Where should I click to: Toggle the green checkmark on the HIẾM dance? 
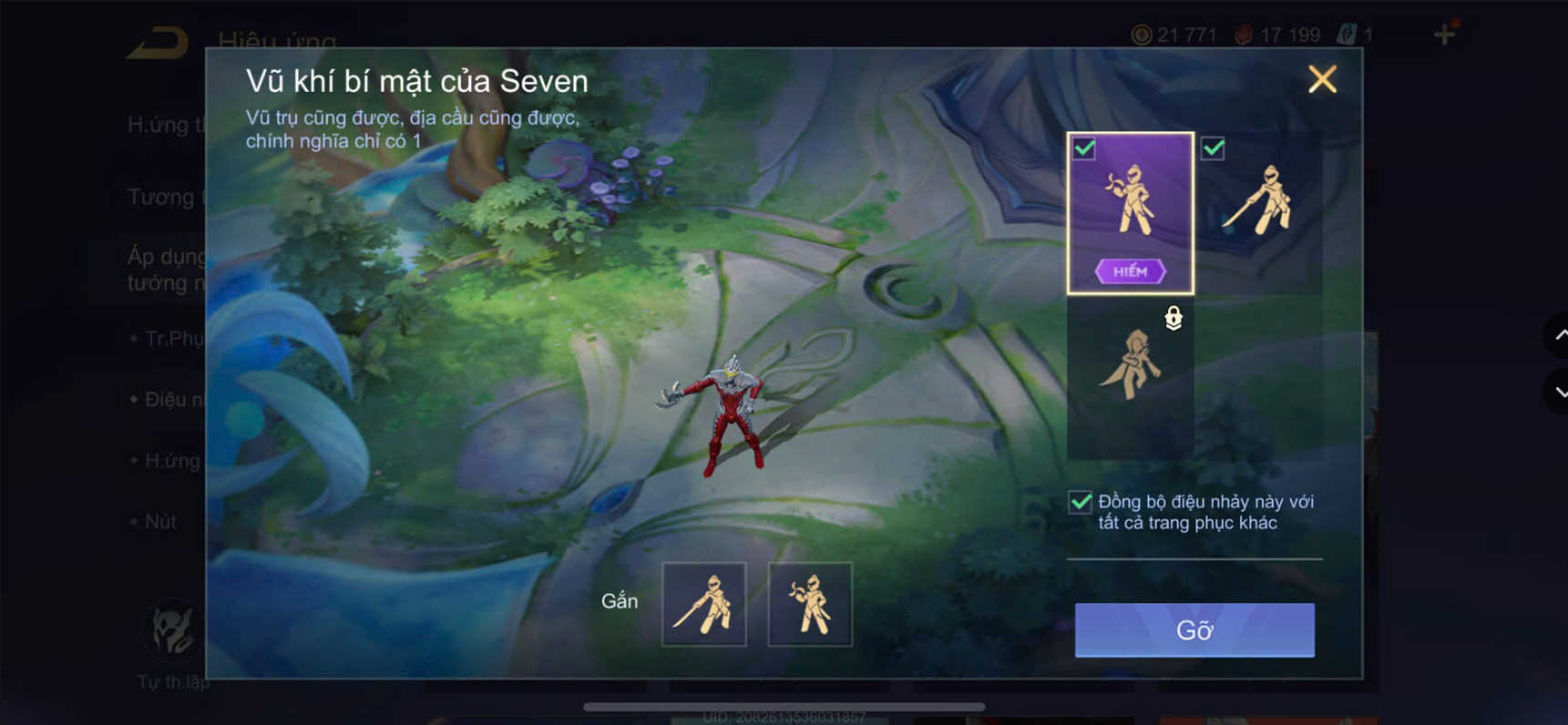tap(1084, 148)
